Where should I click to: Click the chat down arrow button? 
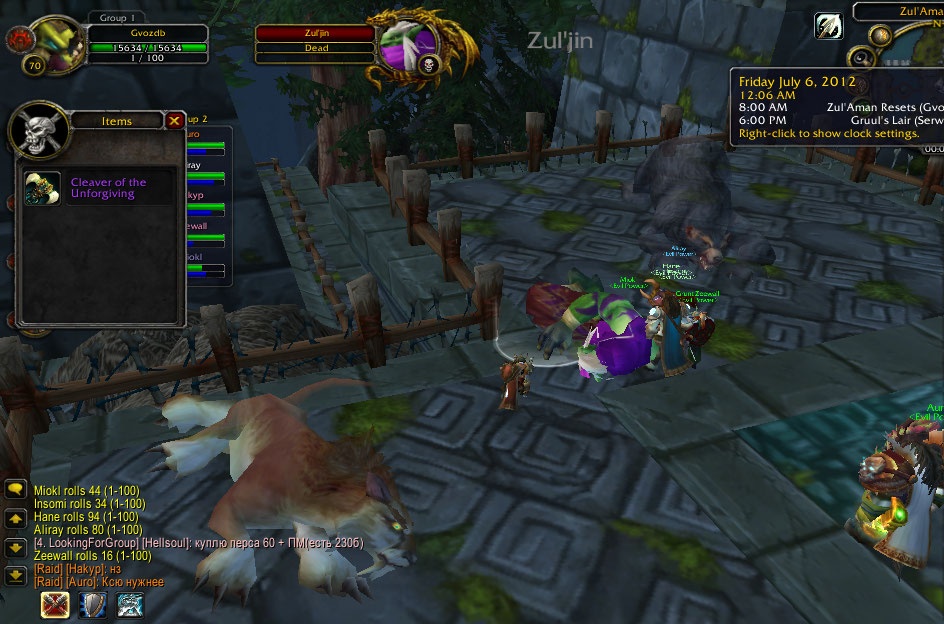(x=16, y=547)
